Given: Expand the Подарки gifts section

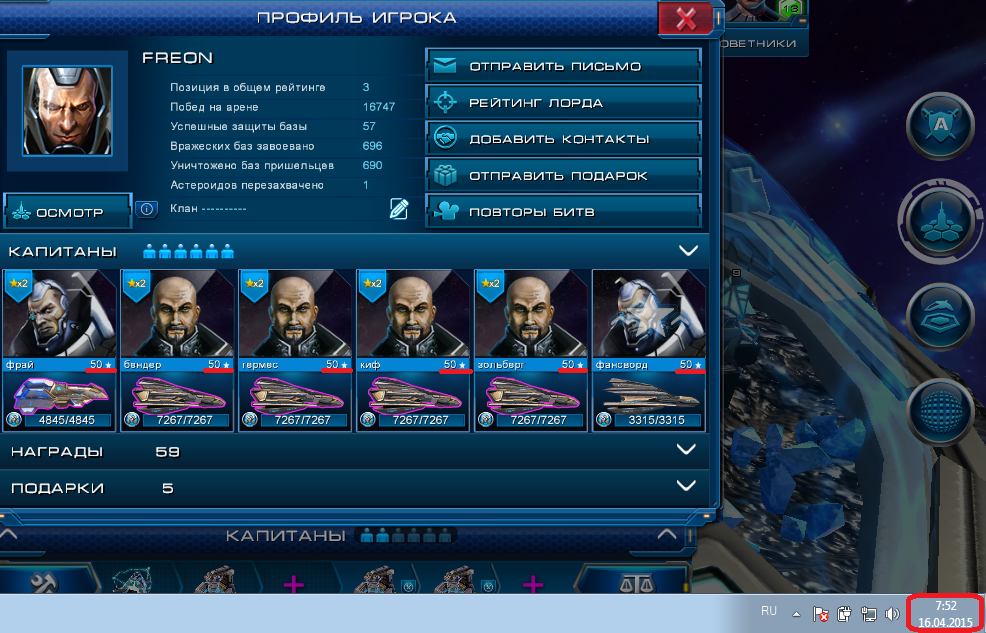Looking at the screenshot, I should pyautogui.click(x=687, y=486).
